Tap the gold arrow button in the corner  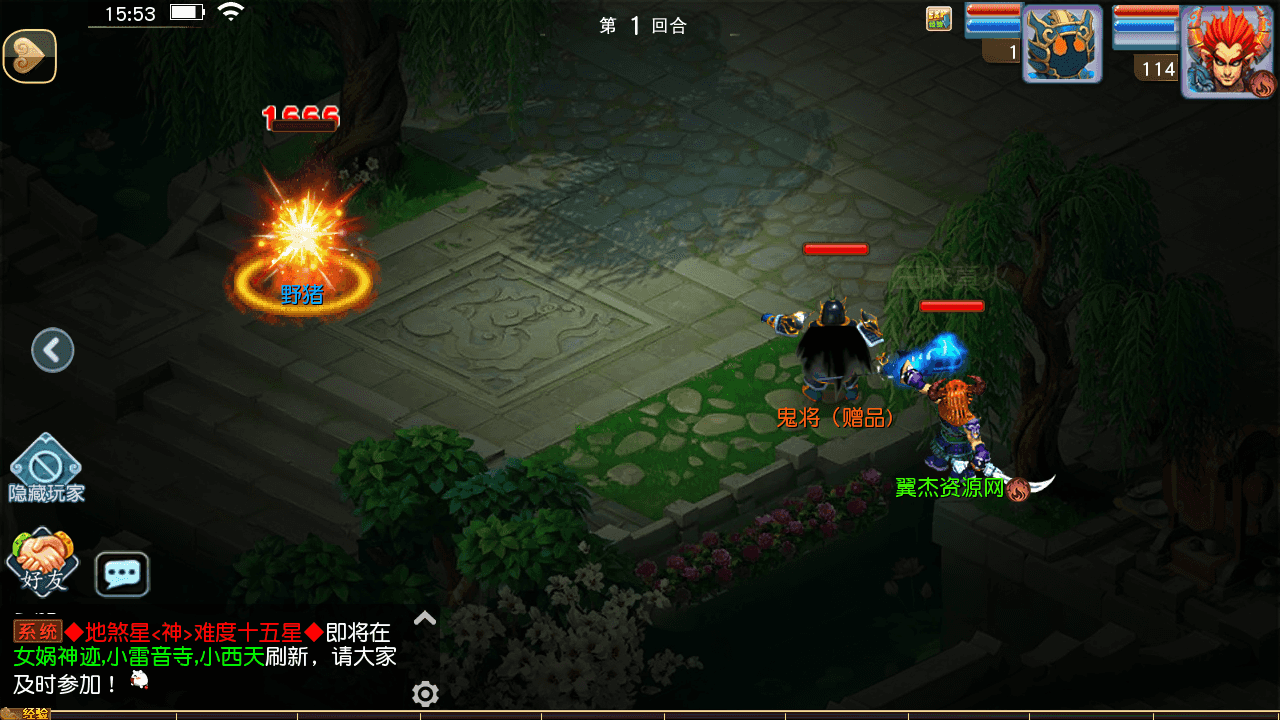[x=30, y=56]
